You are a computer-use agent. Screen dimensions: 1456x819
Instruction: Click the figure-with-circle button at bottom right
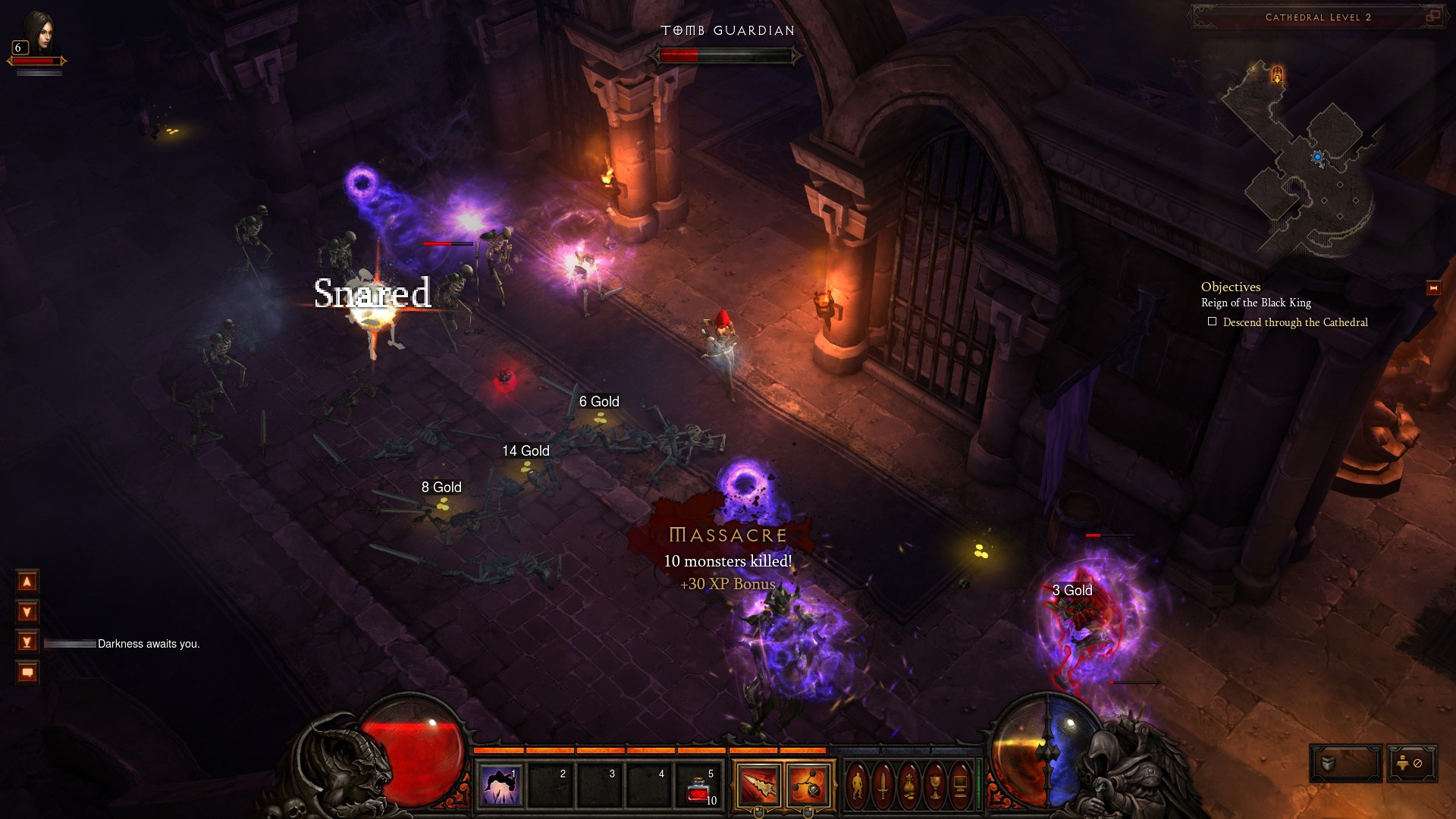click(x=1411, y=763)
